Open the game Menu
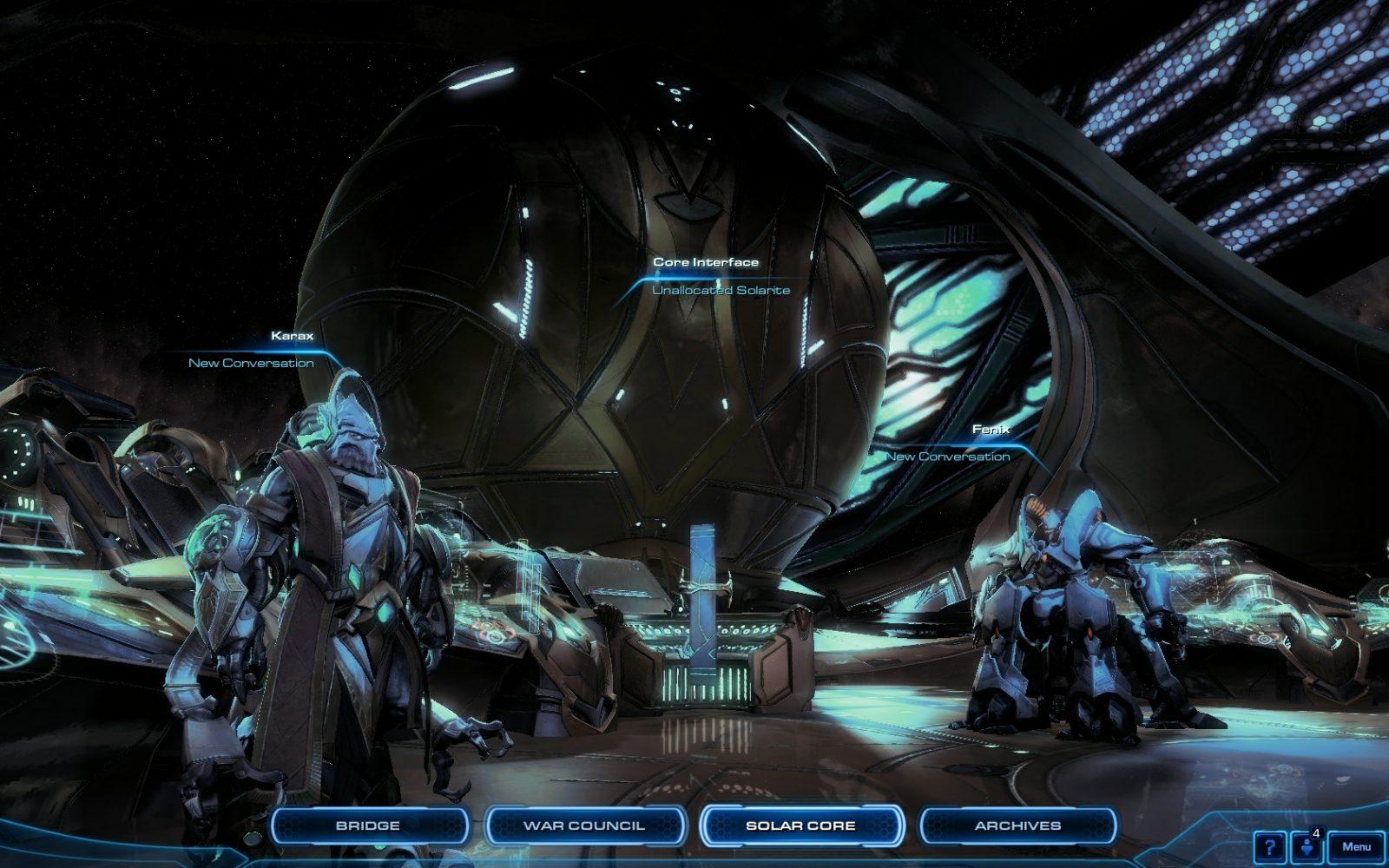Screen dimensions: 1389x868 1356,847
